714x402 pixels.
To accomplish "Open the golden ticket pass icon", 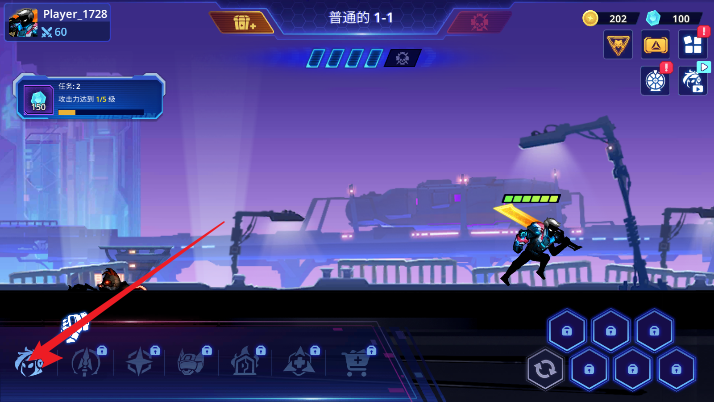I will [x=655, y=45].
